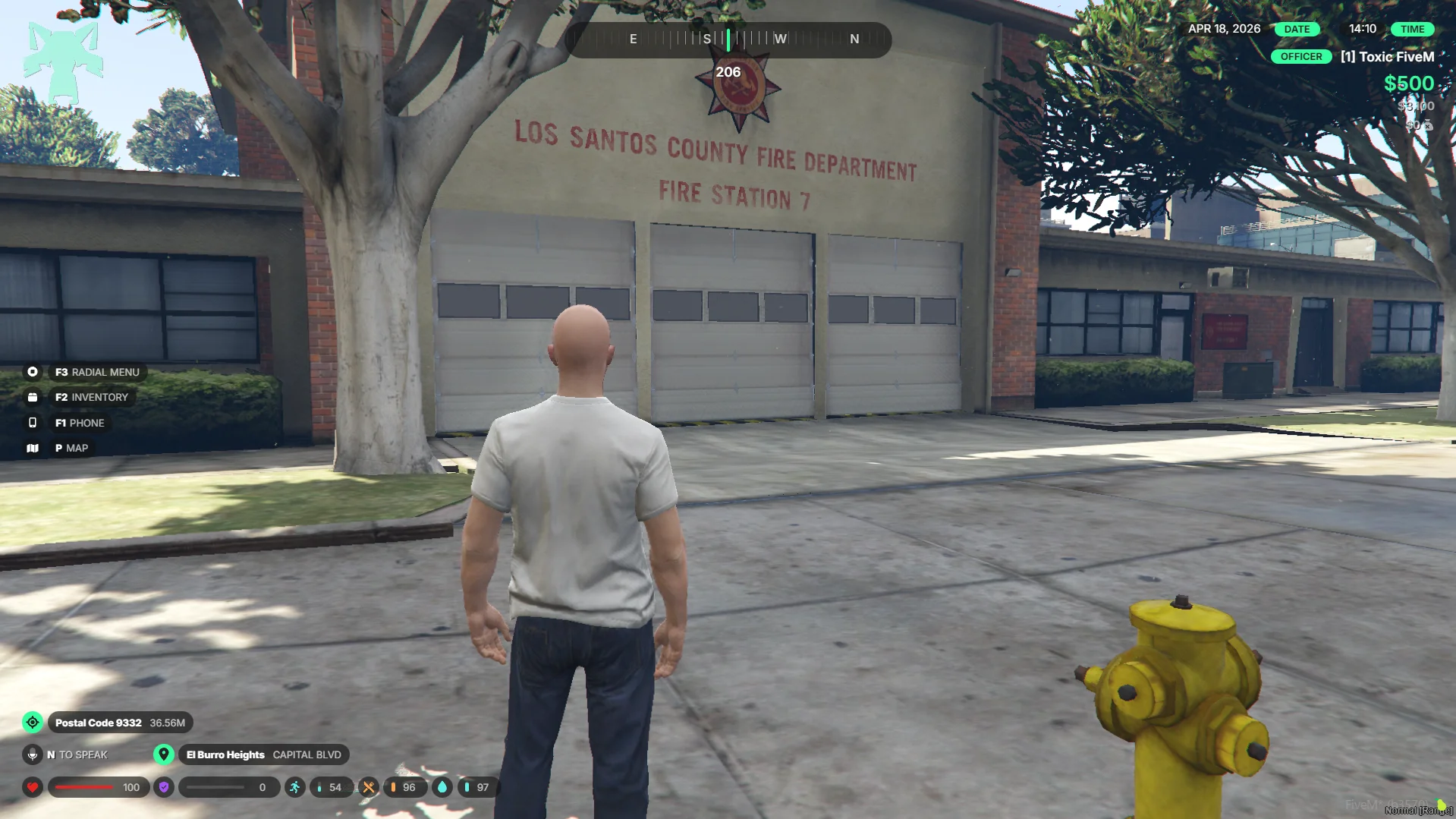Select the phone icon
1456x819 pixels.
pyautogui.click(x=33, y=423)
